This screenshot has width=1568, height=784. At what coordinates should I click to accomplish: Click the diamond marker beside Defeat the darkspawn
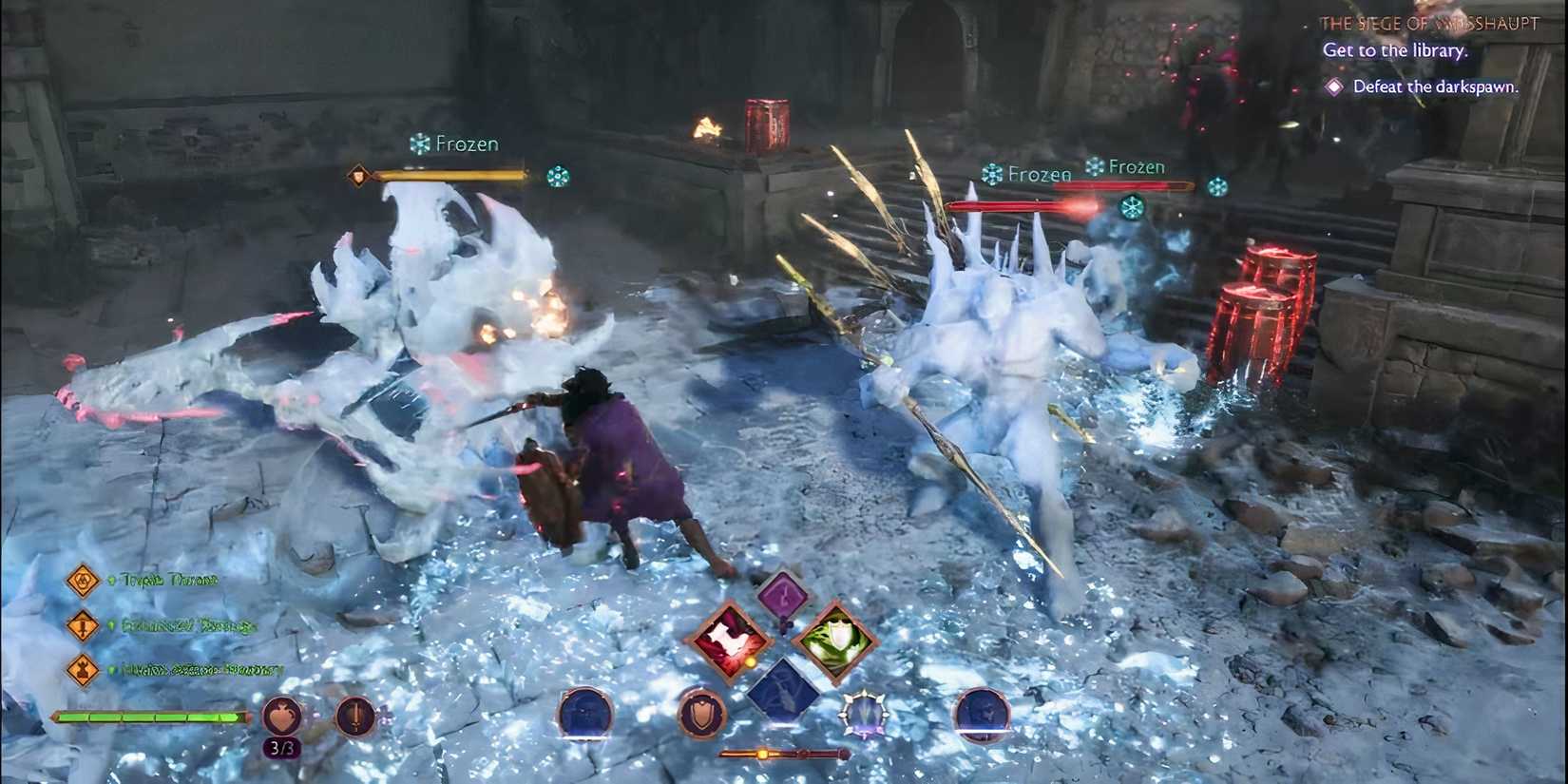(x=1334, y=86)
